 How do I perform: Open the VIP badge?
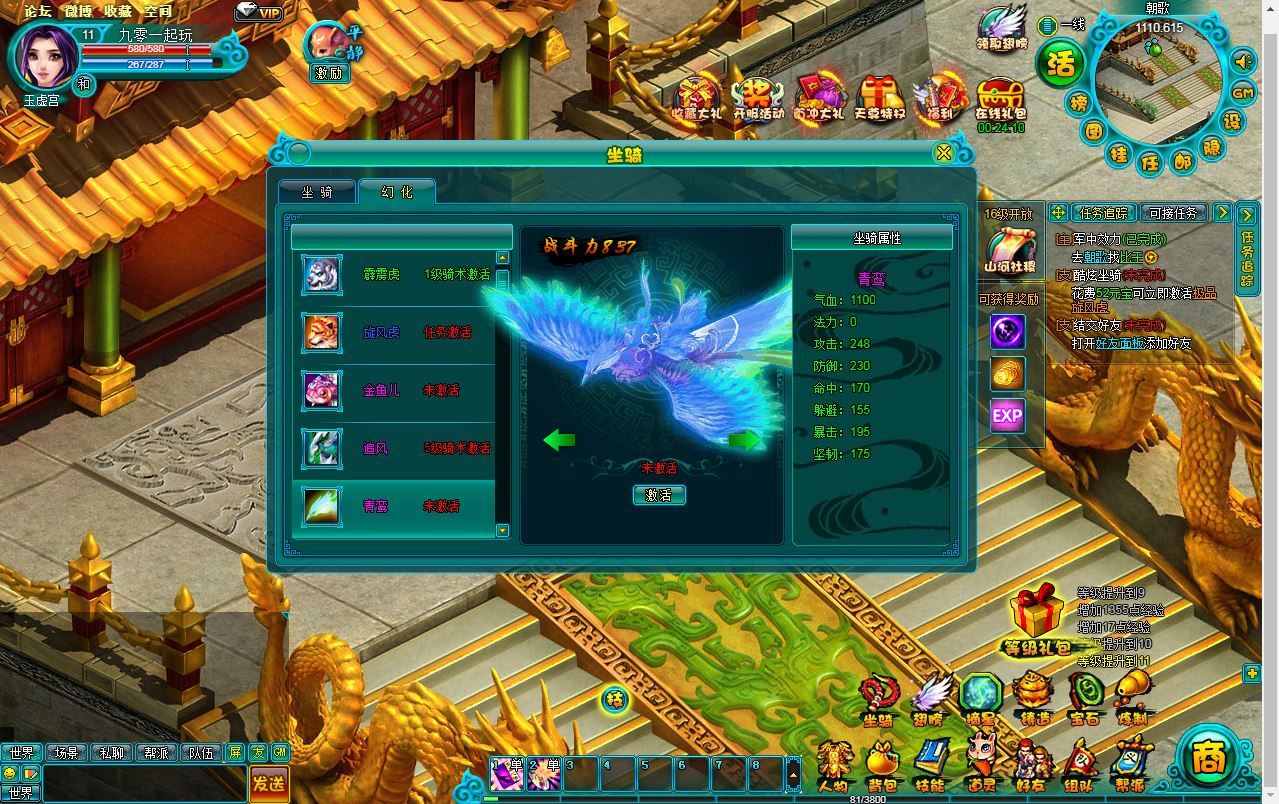click(261, 12)
